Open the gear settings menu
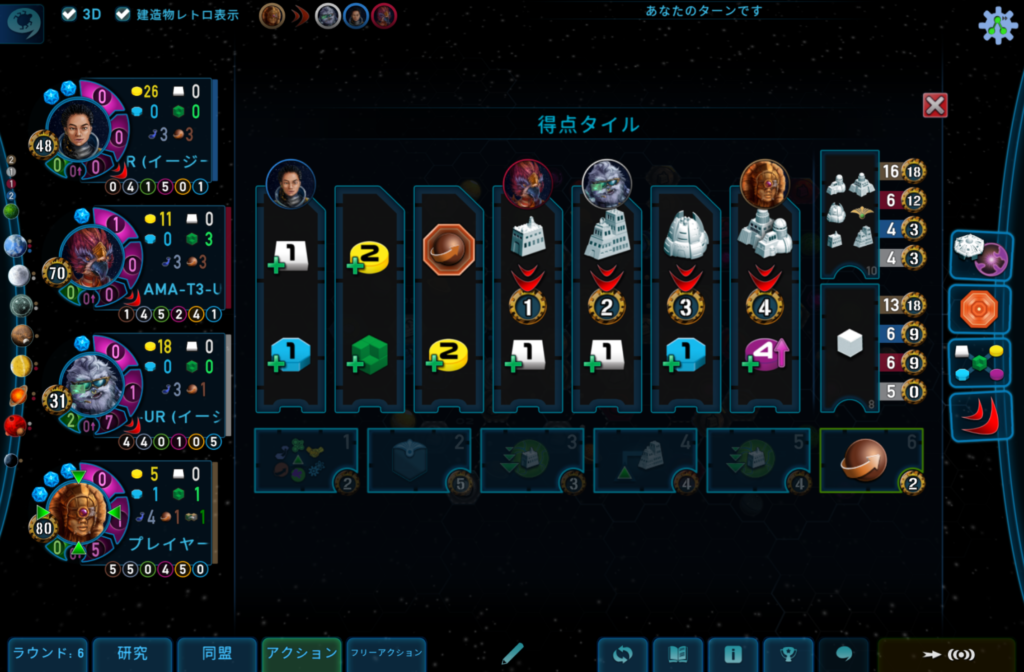The width and height of the screenshot is (1024, 672). [x=996, y=25]
